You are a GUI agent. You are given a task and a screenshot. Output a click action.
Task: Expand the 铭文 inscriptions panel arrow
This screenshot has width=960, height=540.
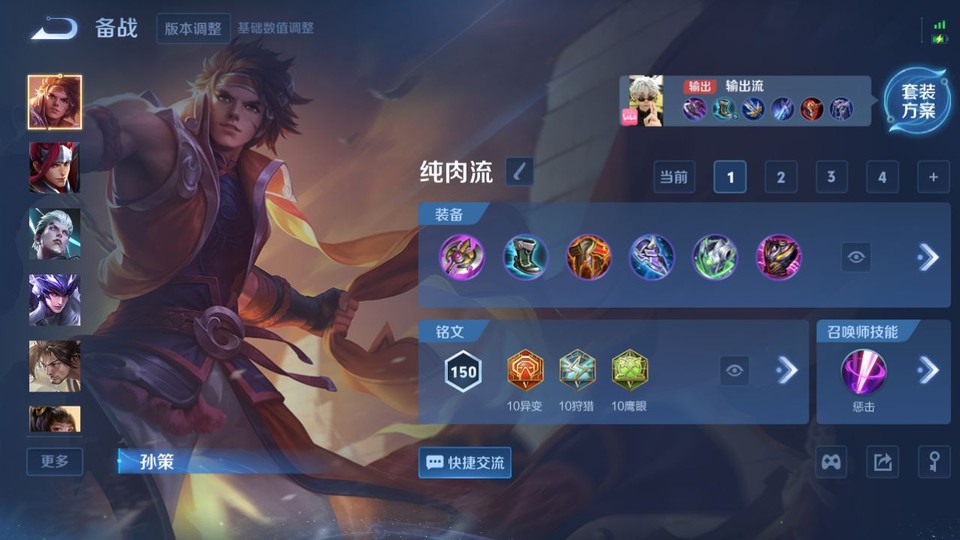point(787,371)
